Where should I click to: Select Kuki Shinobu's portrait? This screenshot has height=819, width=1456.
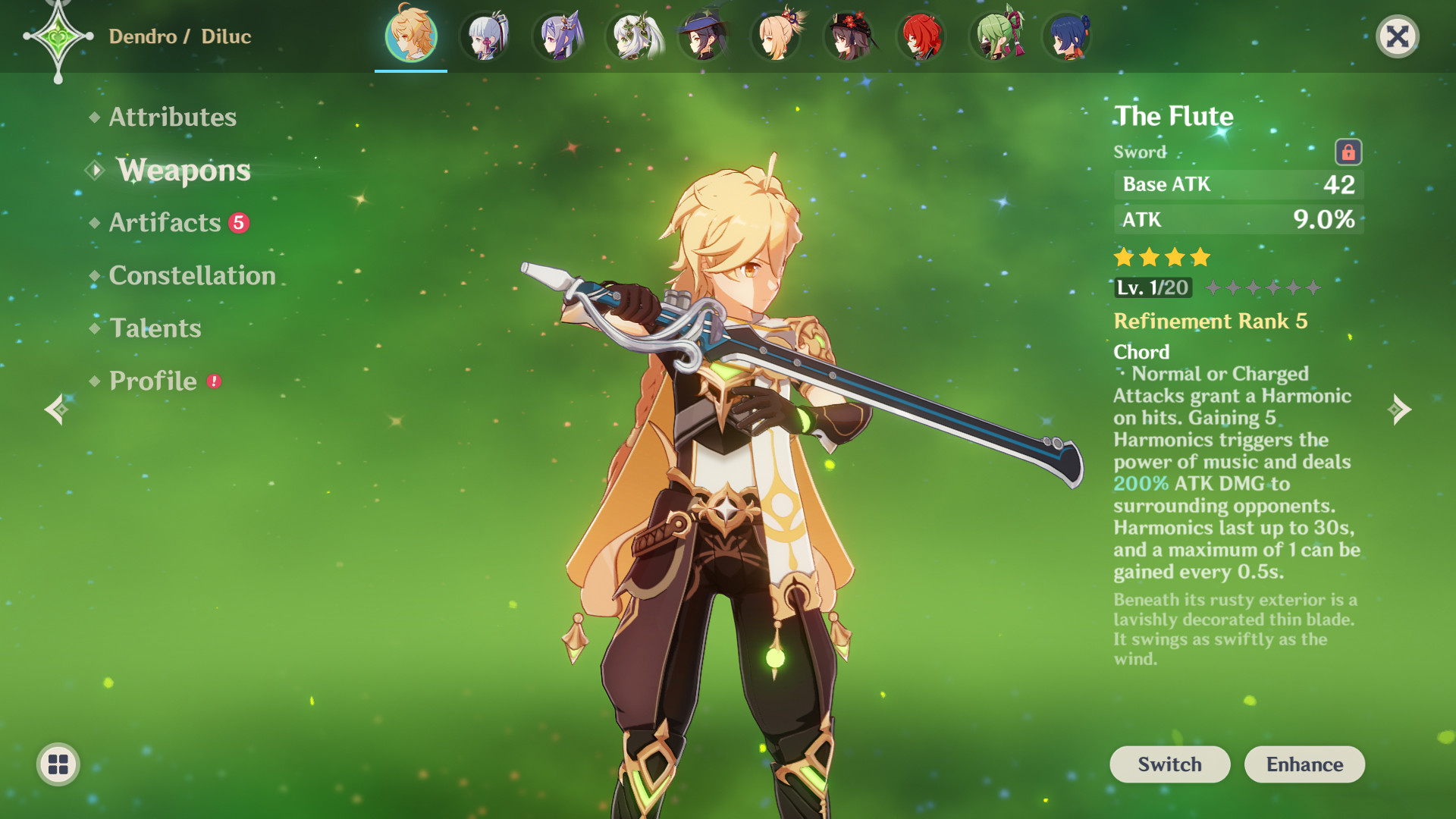click(x=996, y=36)
